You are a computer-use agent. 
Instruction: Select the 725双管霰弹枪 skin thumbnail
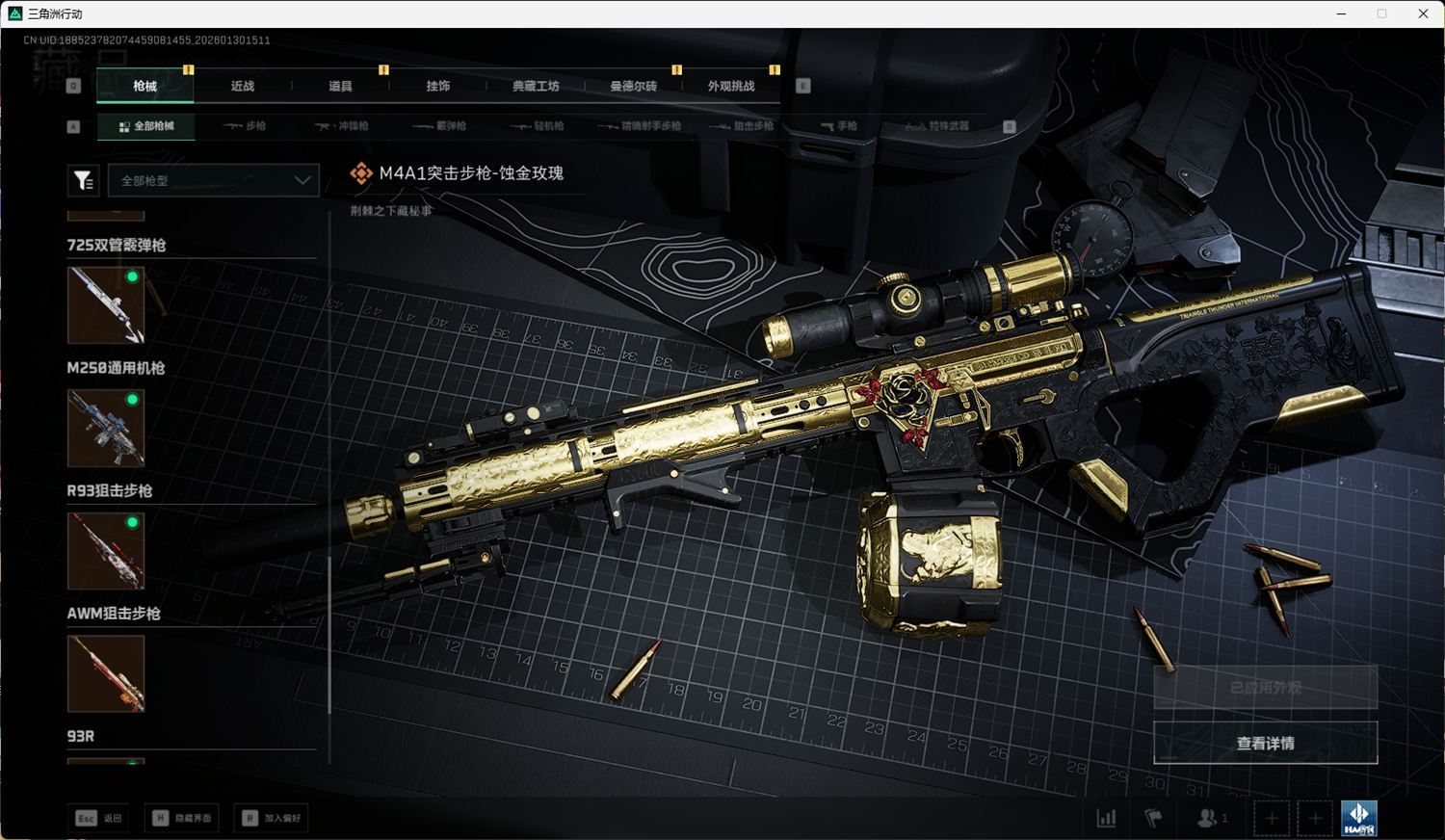point(106,305)
